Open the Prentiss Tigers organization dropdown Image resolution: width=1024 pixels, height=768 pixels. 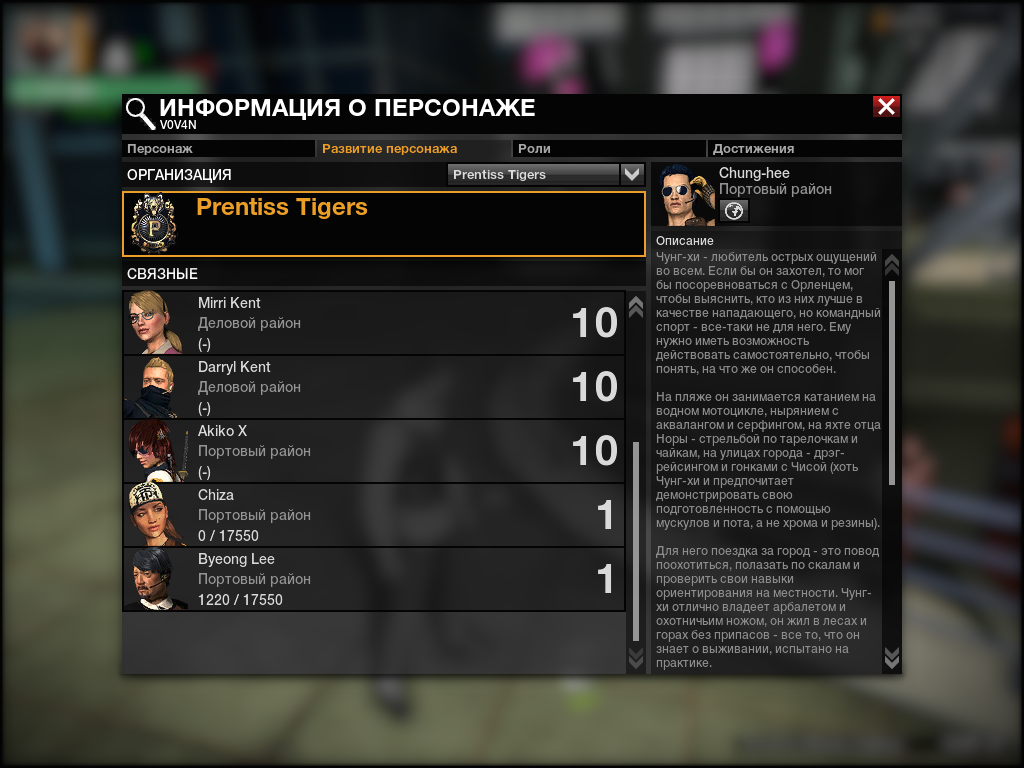[632, 174]
